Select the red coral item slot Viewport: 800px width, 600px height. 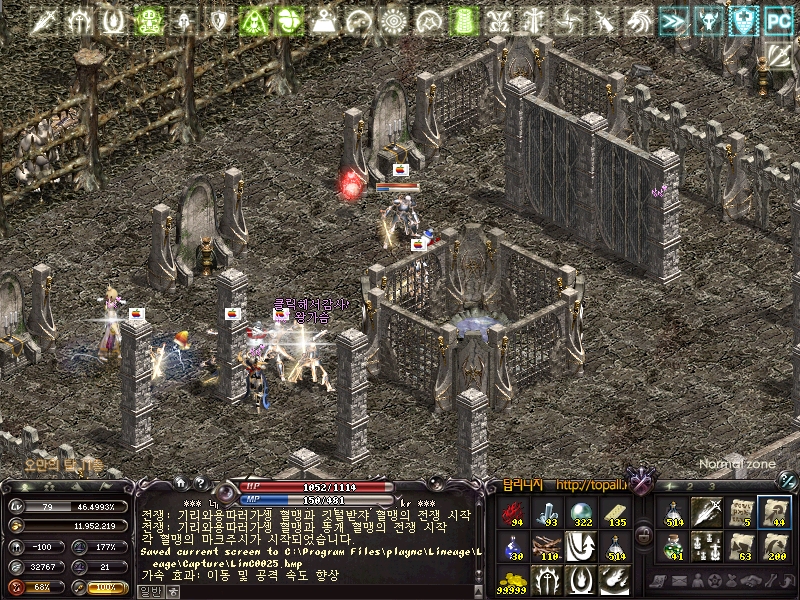(x=514, y=513)
